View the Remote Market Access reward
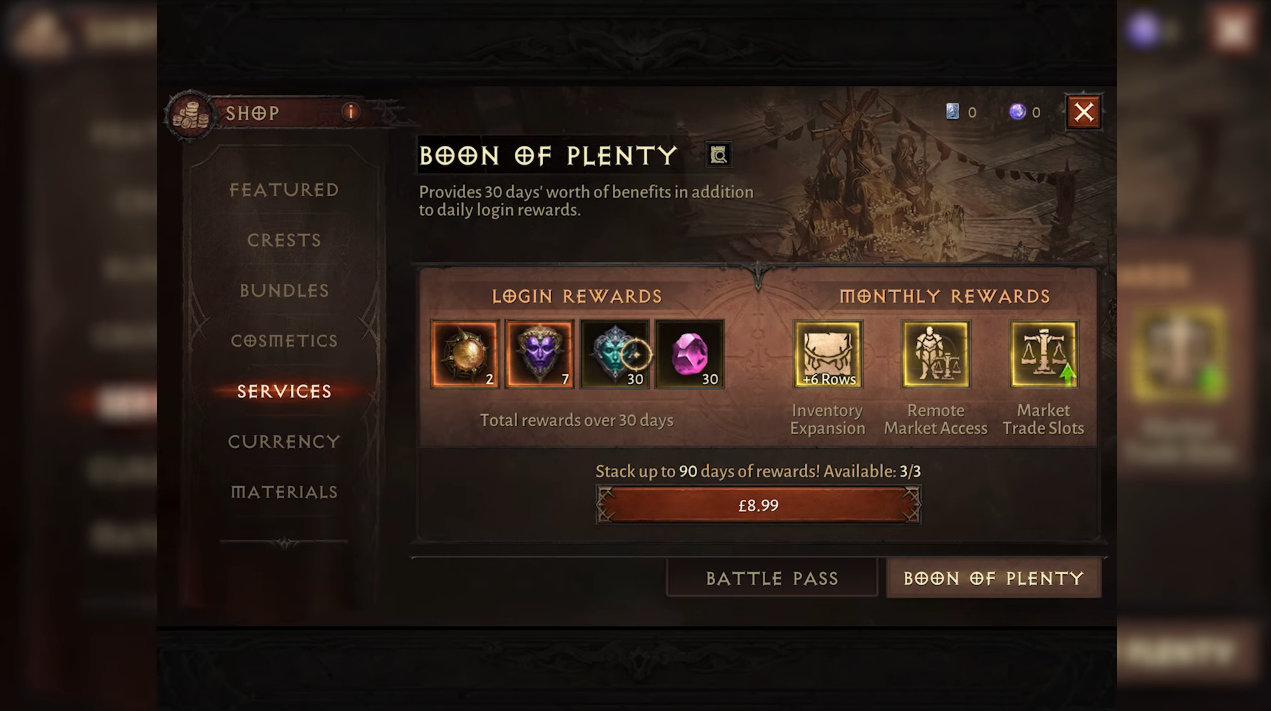Viewport: 1271px width, 711px height. pos(935,354)
